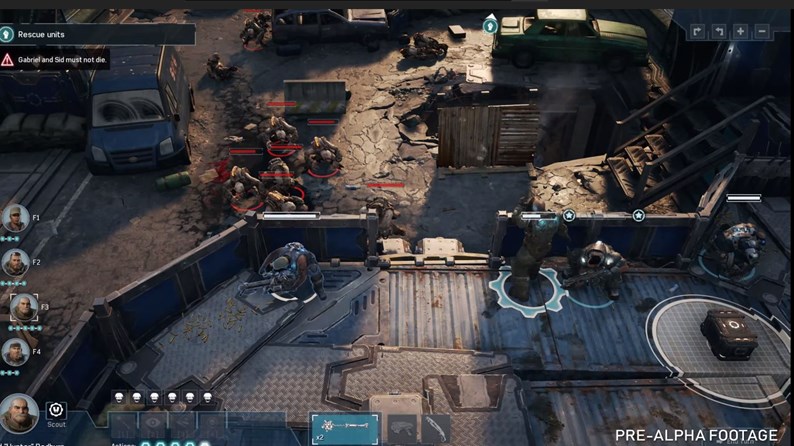
Task: Zoom out with the minus button
Action: 762,31
